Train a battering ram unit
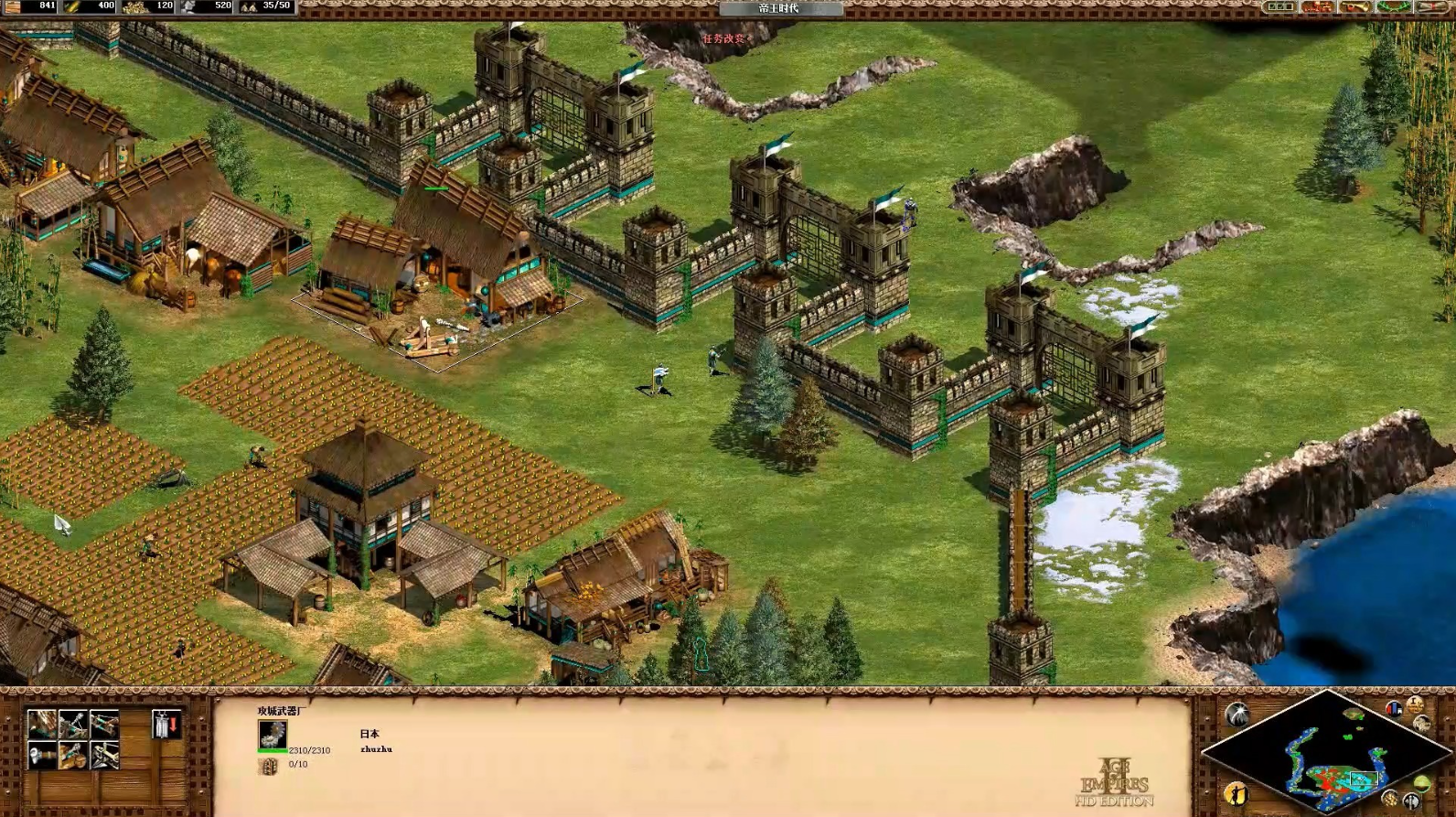Image resolution: width=1456 pixels, height=817 pixels. pos(42,725)
